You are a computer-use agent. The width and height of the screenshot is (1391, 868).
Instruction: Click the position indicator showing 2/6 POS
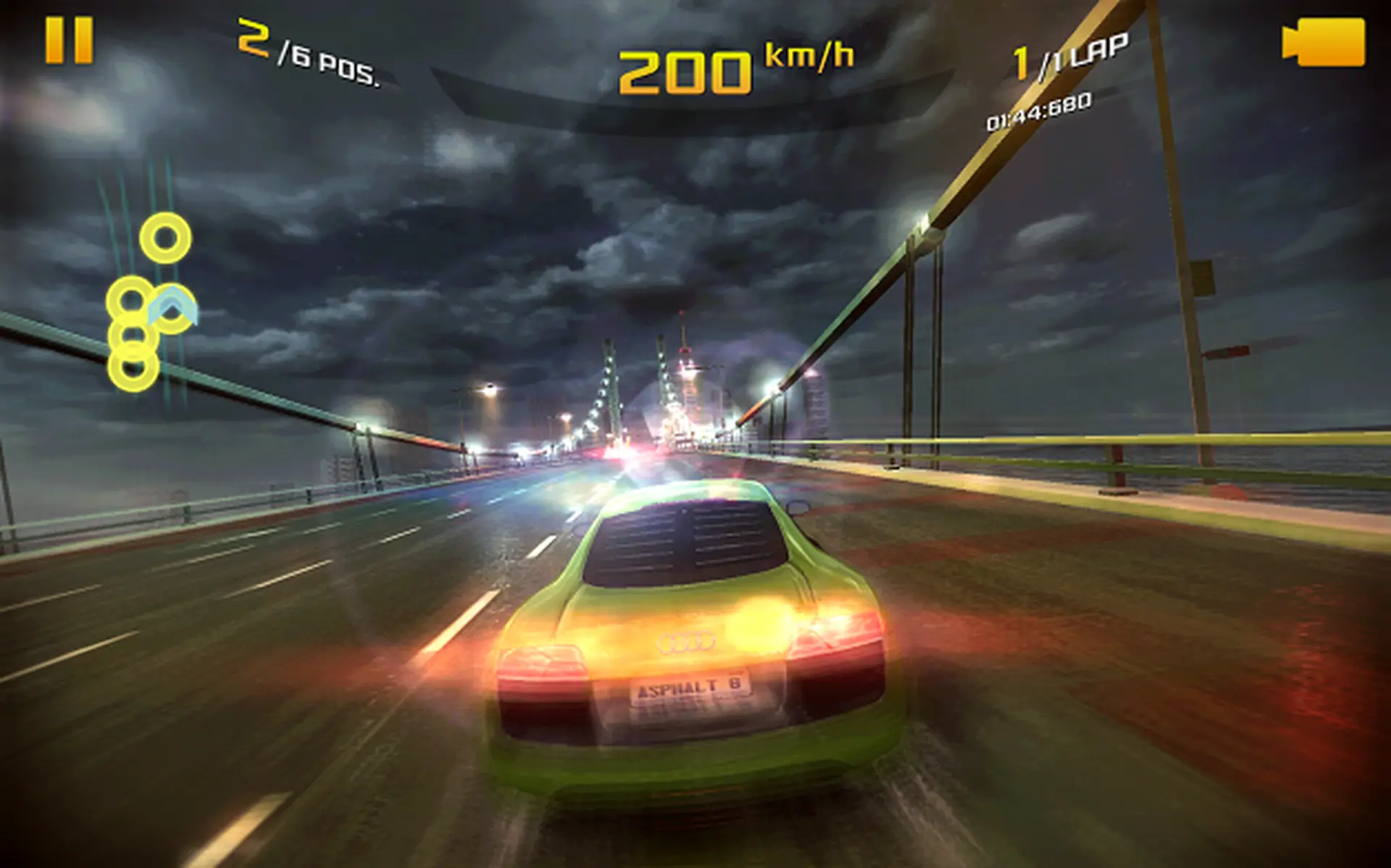pos(307,52)
